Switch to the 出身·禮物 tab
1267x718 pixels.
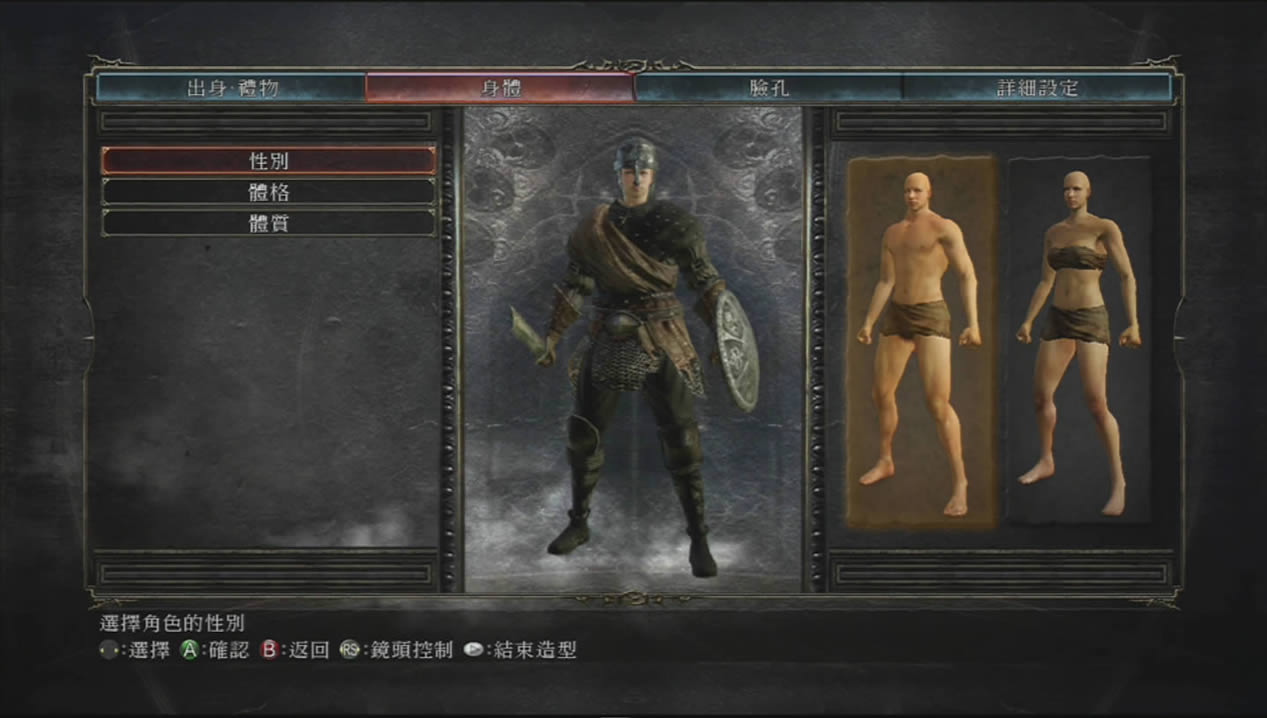[x=232, y=88]
